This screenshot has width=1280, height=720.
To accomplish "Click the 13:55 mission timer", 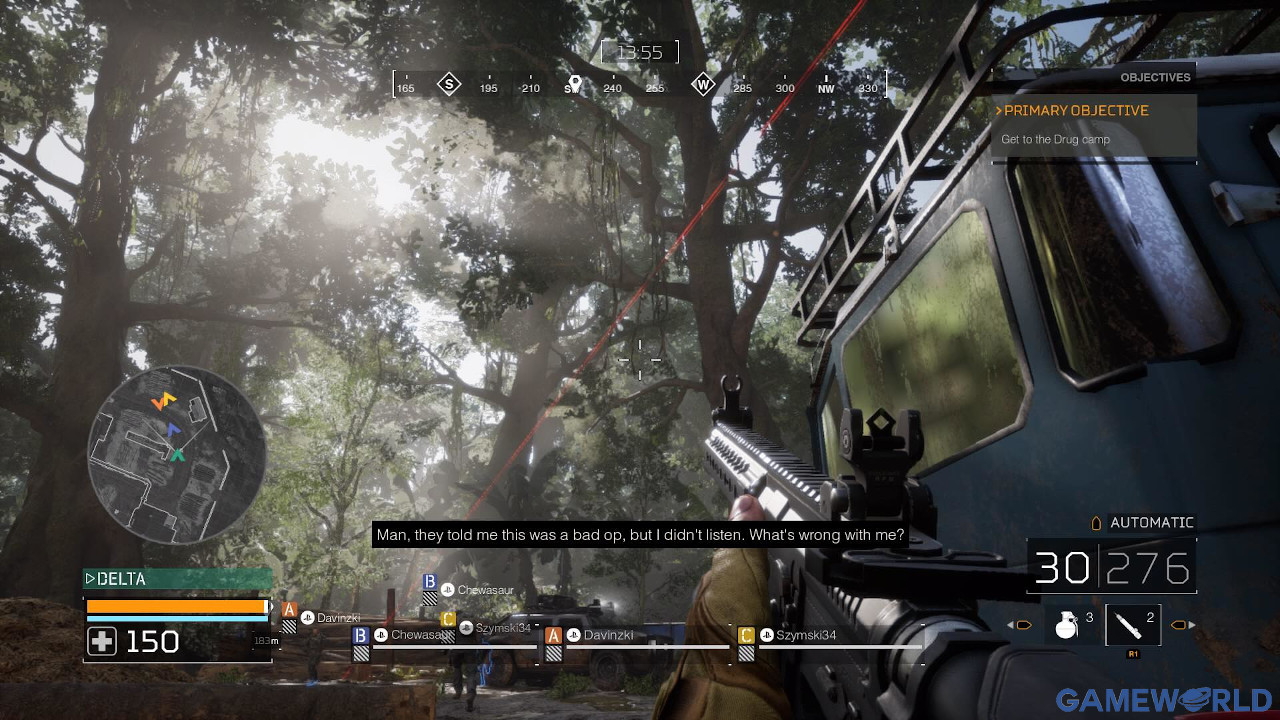I will point(640,52).
